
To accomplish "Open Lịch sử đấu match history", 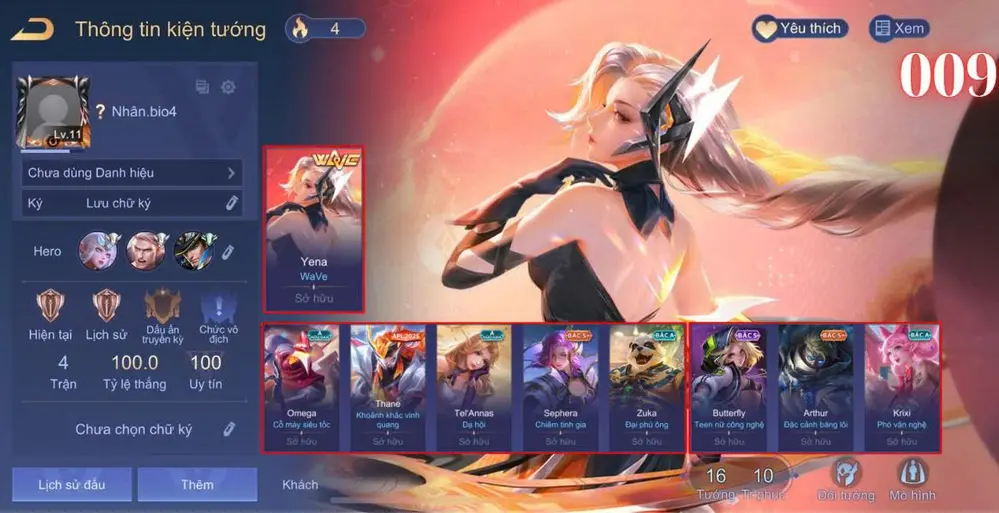I will point(71,484).
